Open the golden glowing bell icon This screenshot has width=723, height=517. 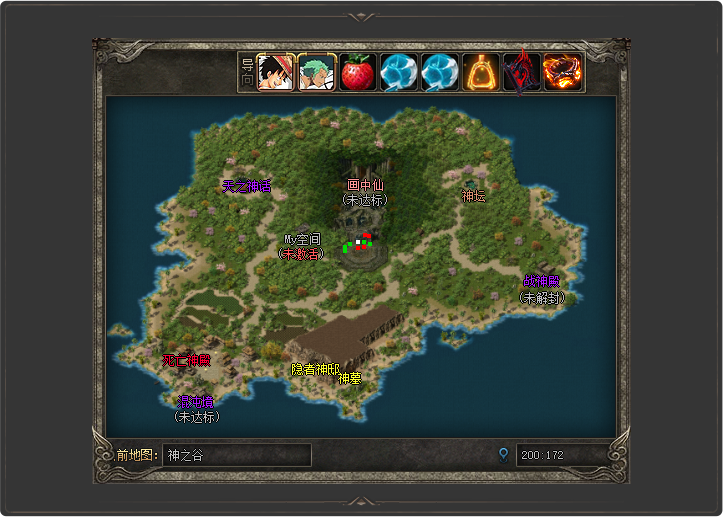point(481,72)
